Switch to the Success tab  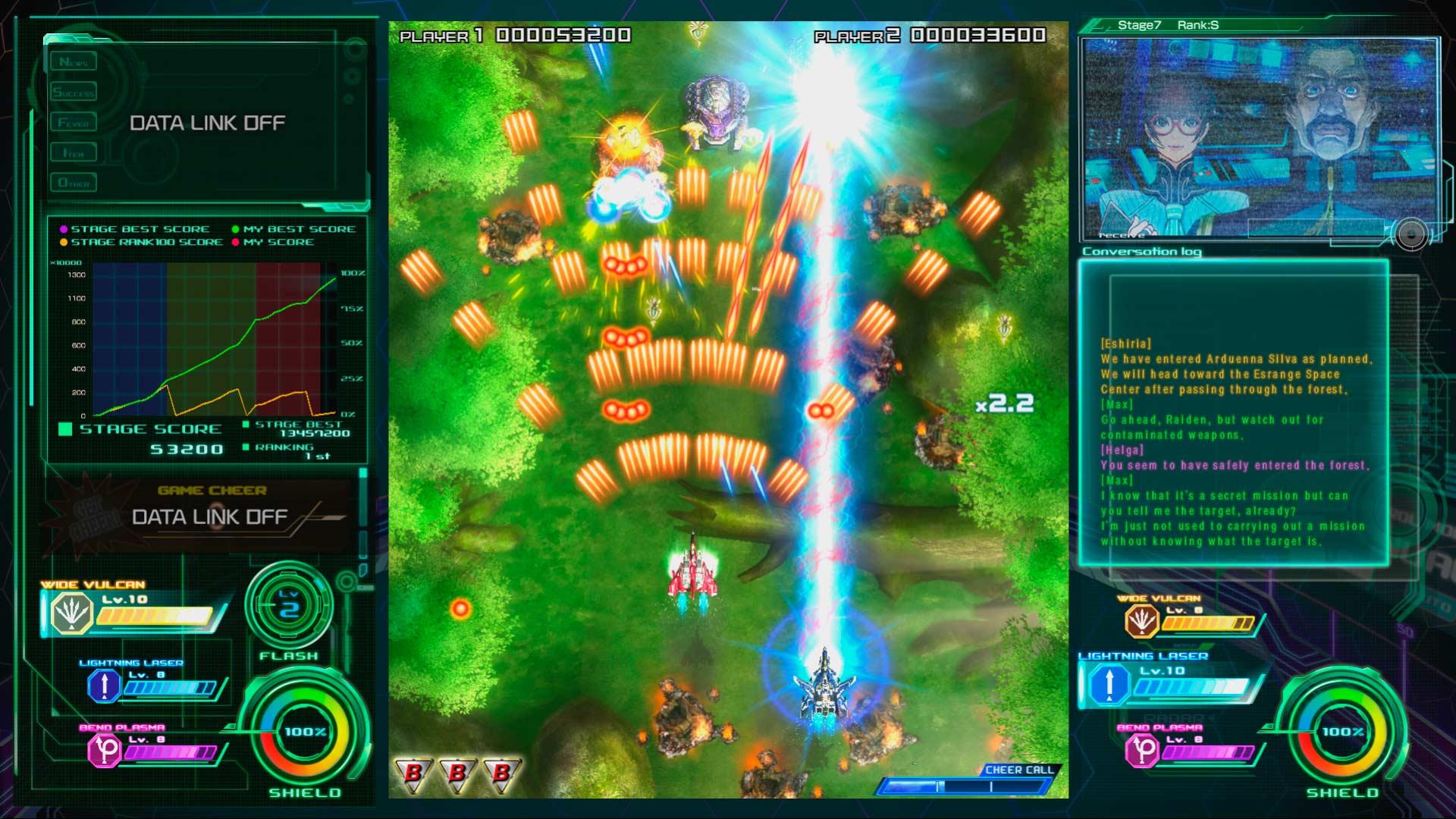[x=74, y=93]
